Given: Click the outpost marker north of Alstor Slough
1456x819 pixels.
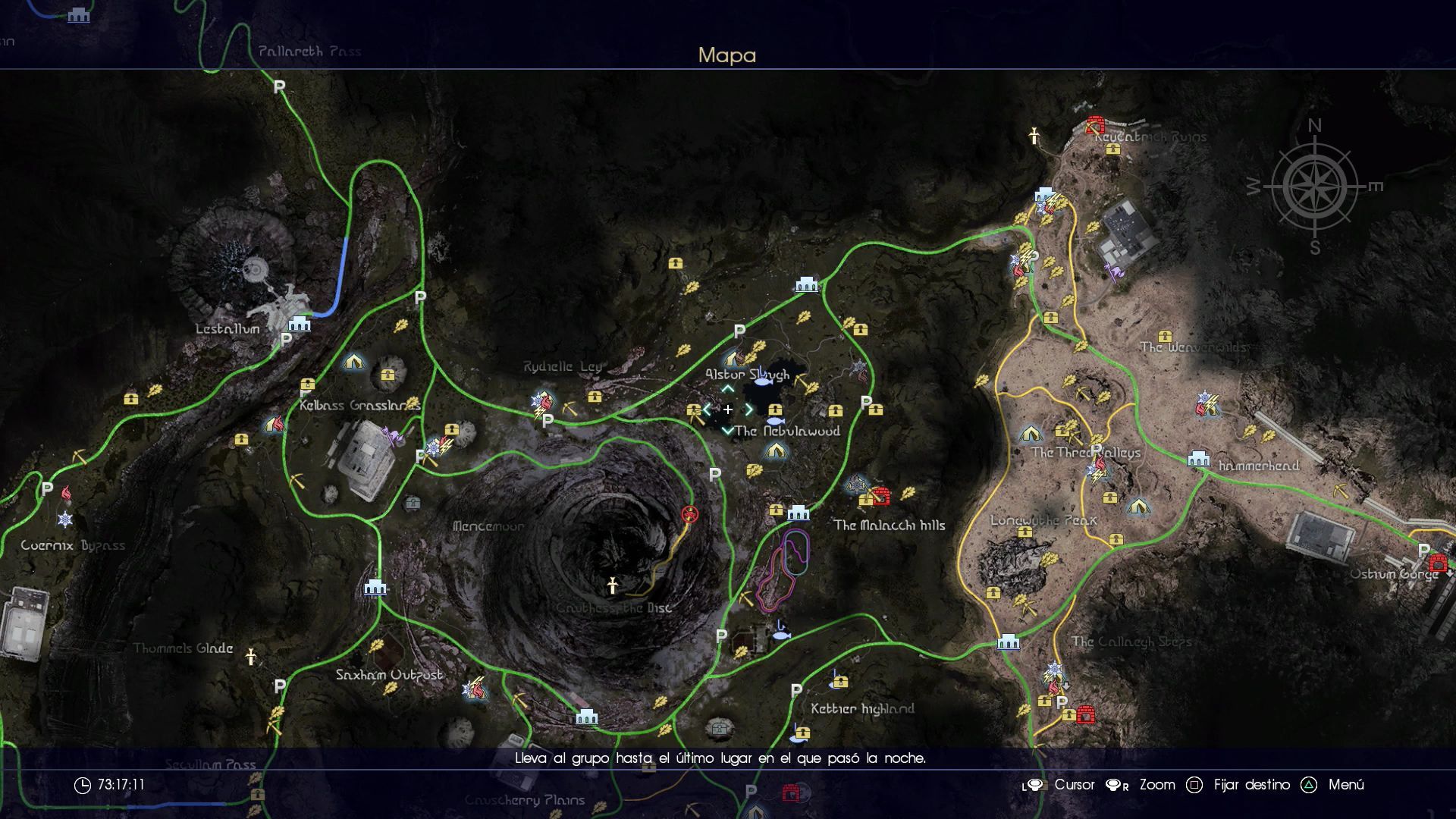Looking at the screenshot, I should pyautogui.click(x=806, y=284).
